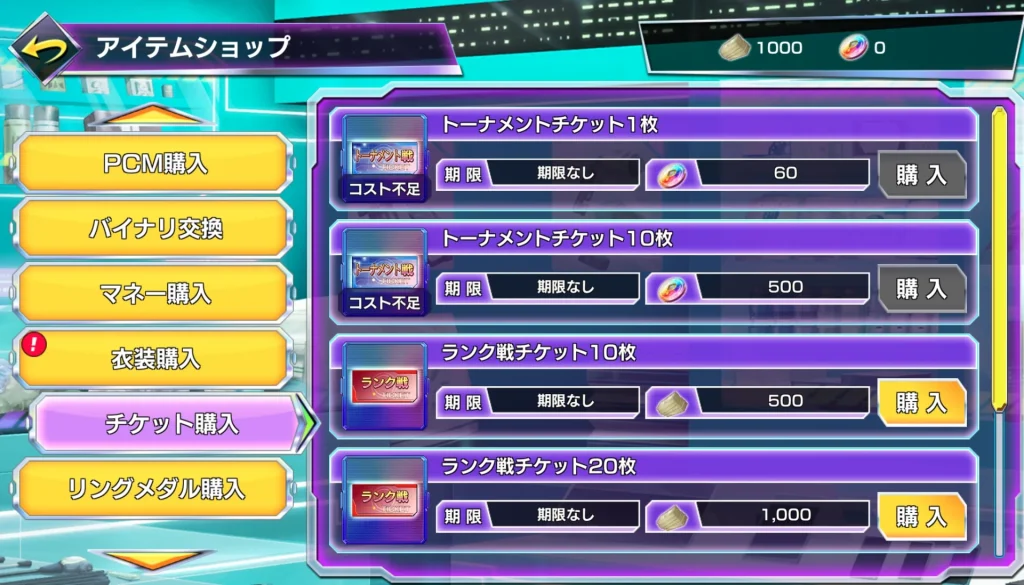Click the yellow scrollbar of the item list
This screenshot has width=1024, height=585.
click(x=997, y=260)
